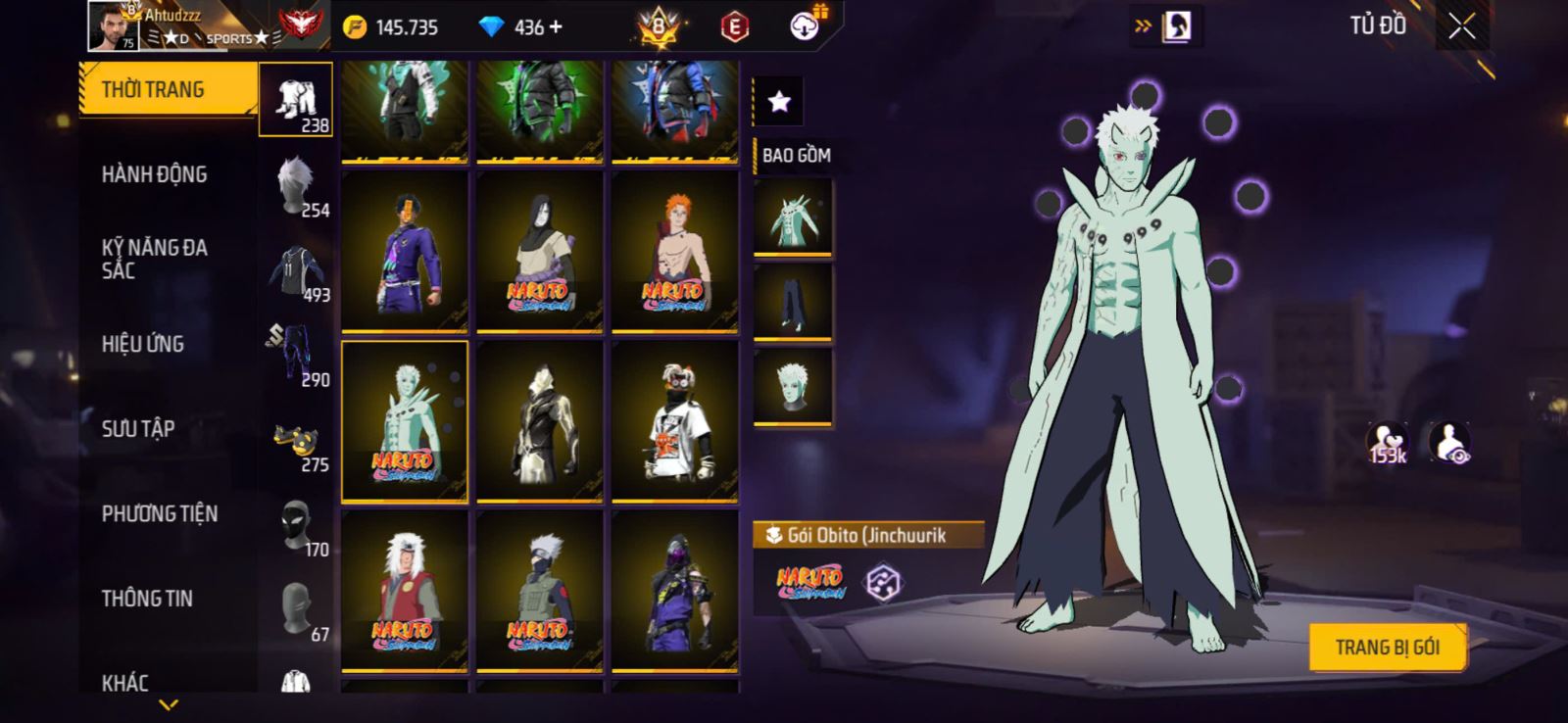Viewport: 1568px width, 723px height.
Task: Equip the bundle with Trang Bị Gói
Action: point(1387,647)
